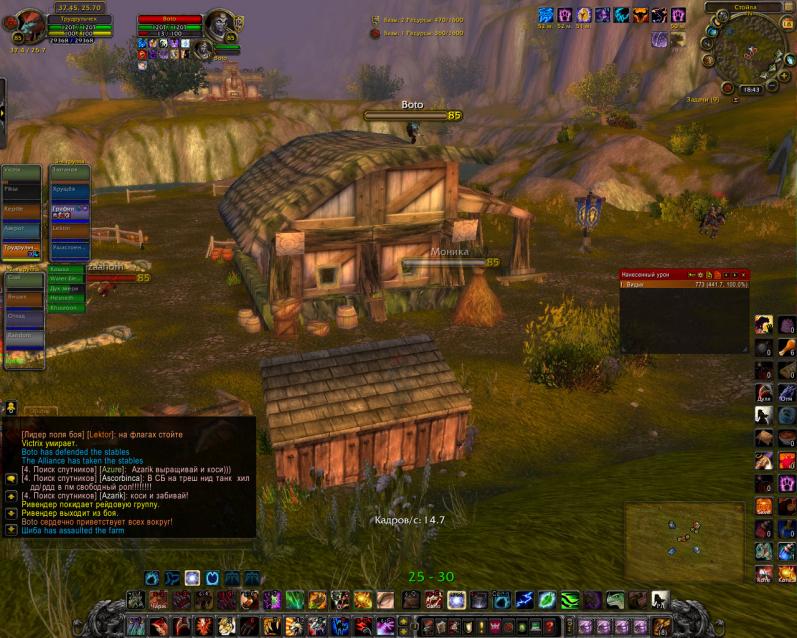Screen dimensions: 797x638
Task: Select the Boto target portrait
Action: 219,24
